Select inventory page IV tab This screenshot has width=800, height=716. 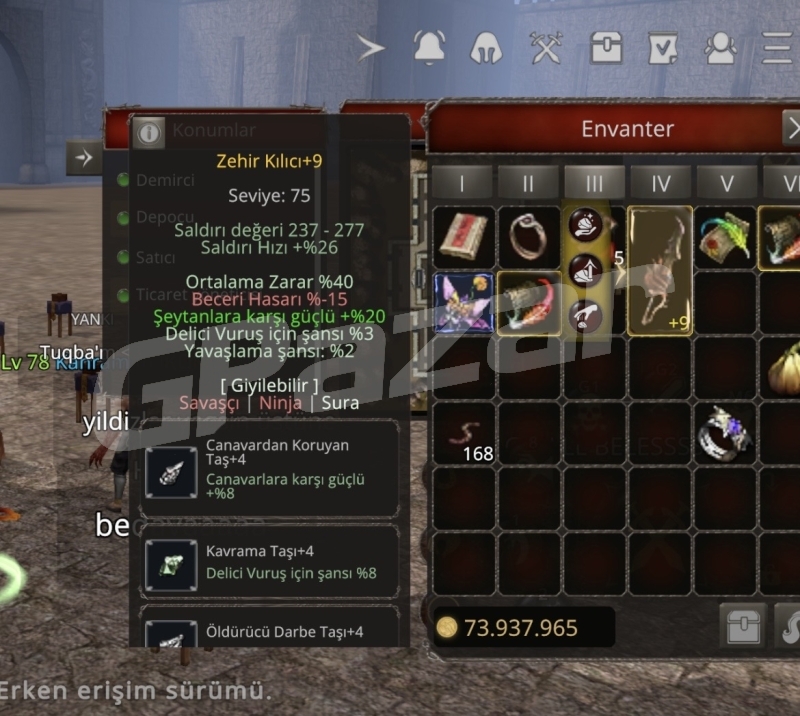click(x=660, y=183)
